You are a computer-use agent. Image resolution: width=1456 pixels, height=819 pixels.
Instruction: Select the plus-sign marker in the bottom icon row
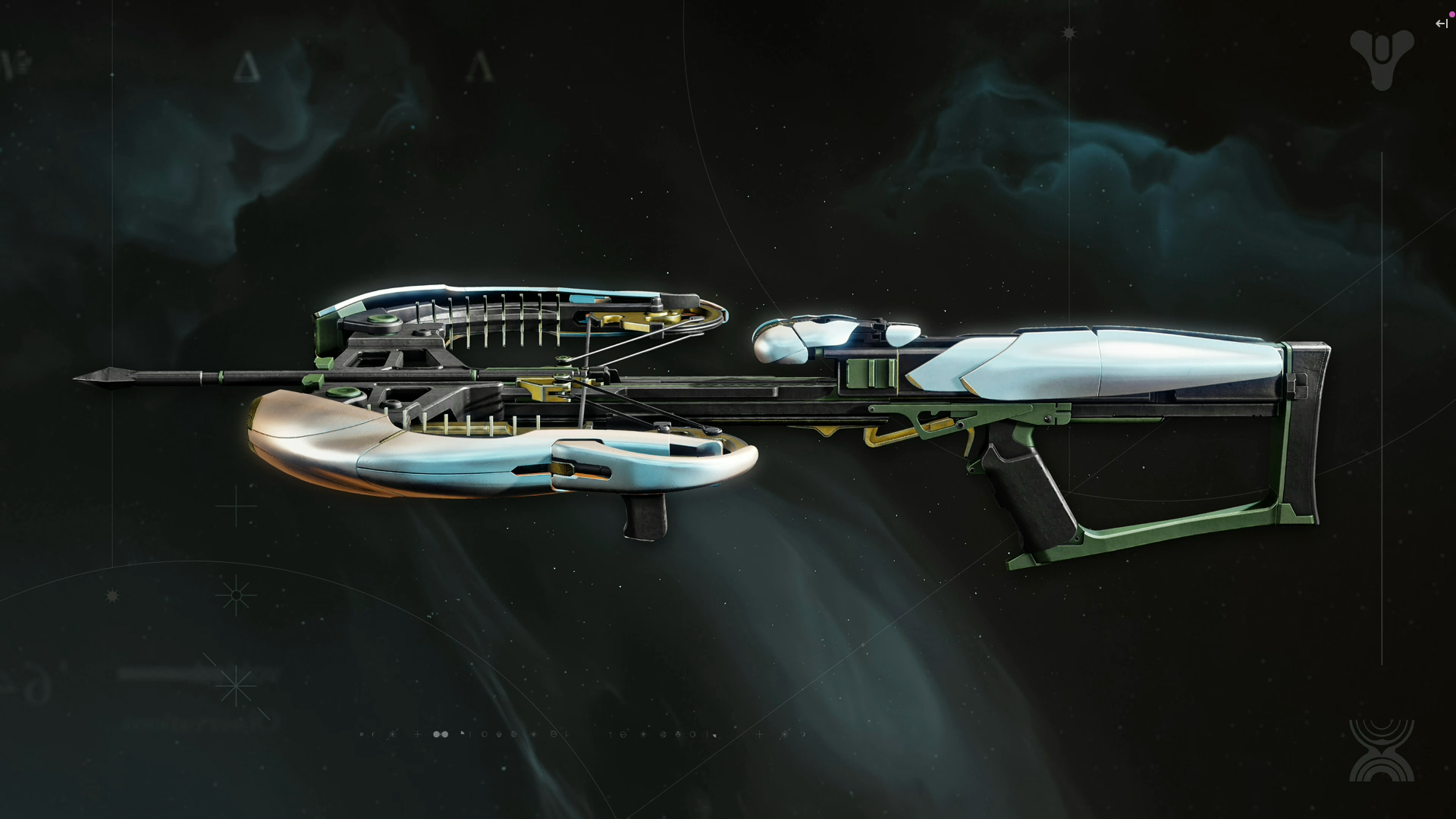pyautogui.click(x=418, y=734)
